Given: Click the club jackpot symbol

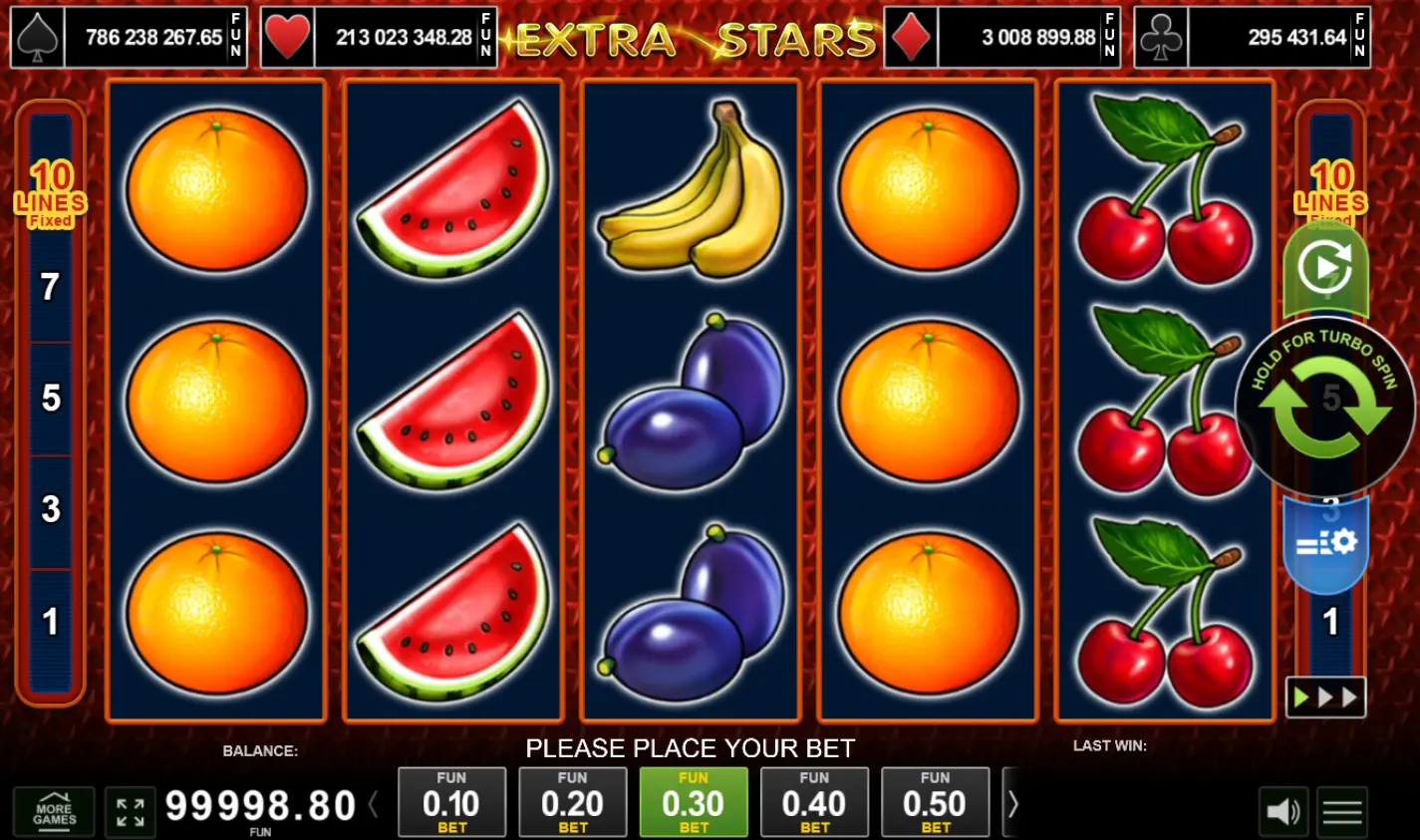Looking at the screenshot, I should coord(1161,37).
